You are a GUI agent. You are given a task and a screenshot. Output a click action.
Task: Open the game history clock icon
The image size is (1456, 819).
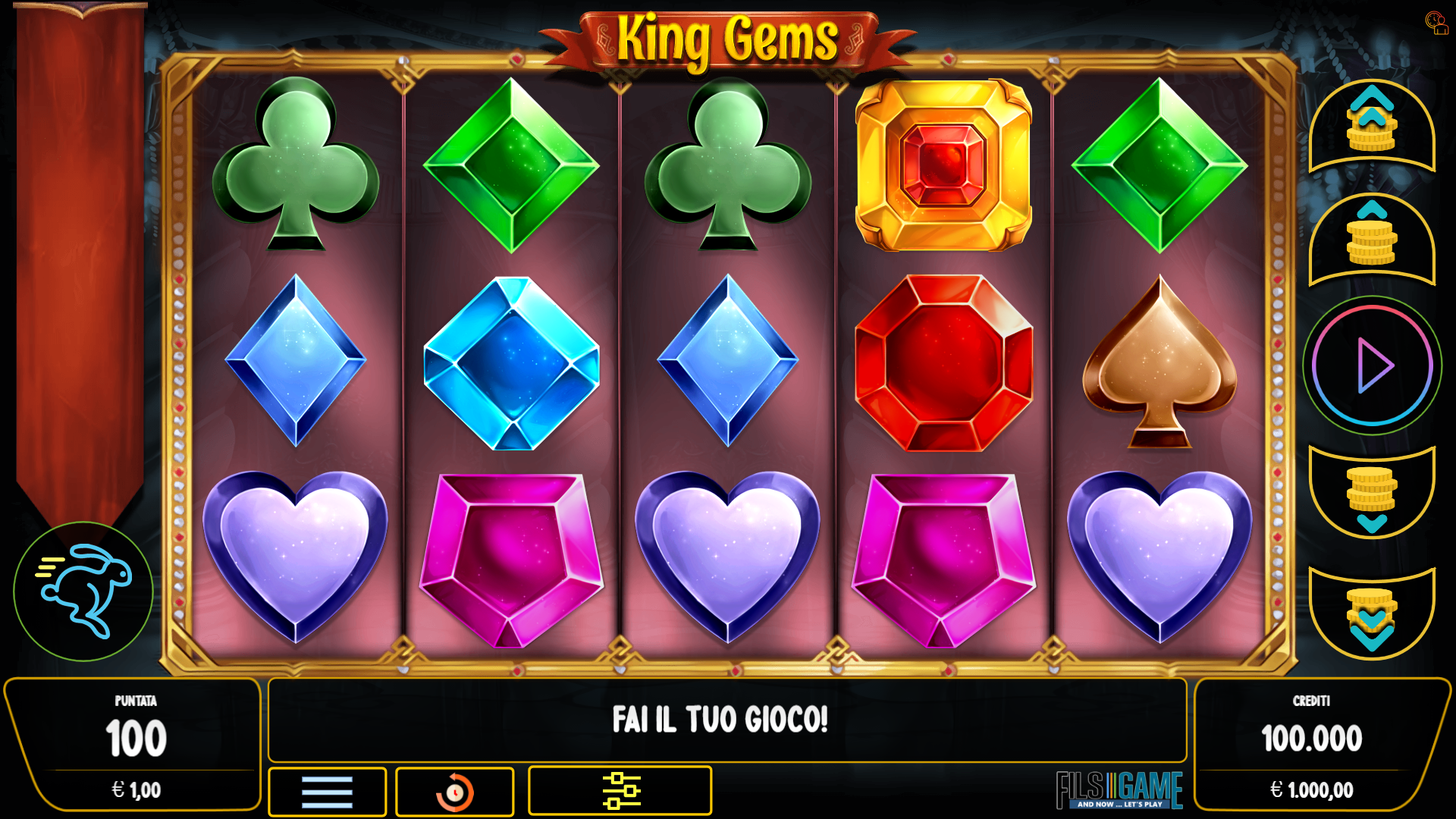coord(454,790)
